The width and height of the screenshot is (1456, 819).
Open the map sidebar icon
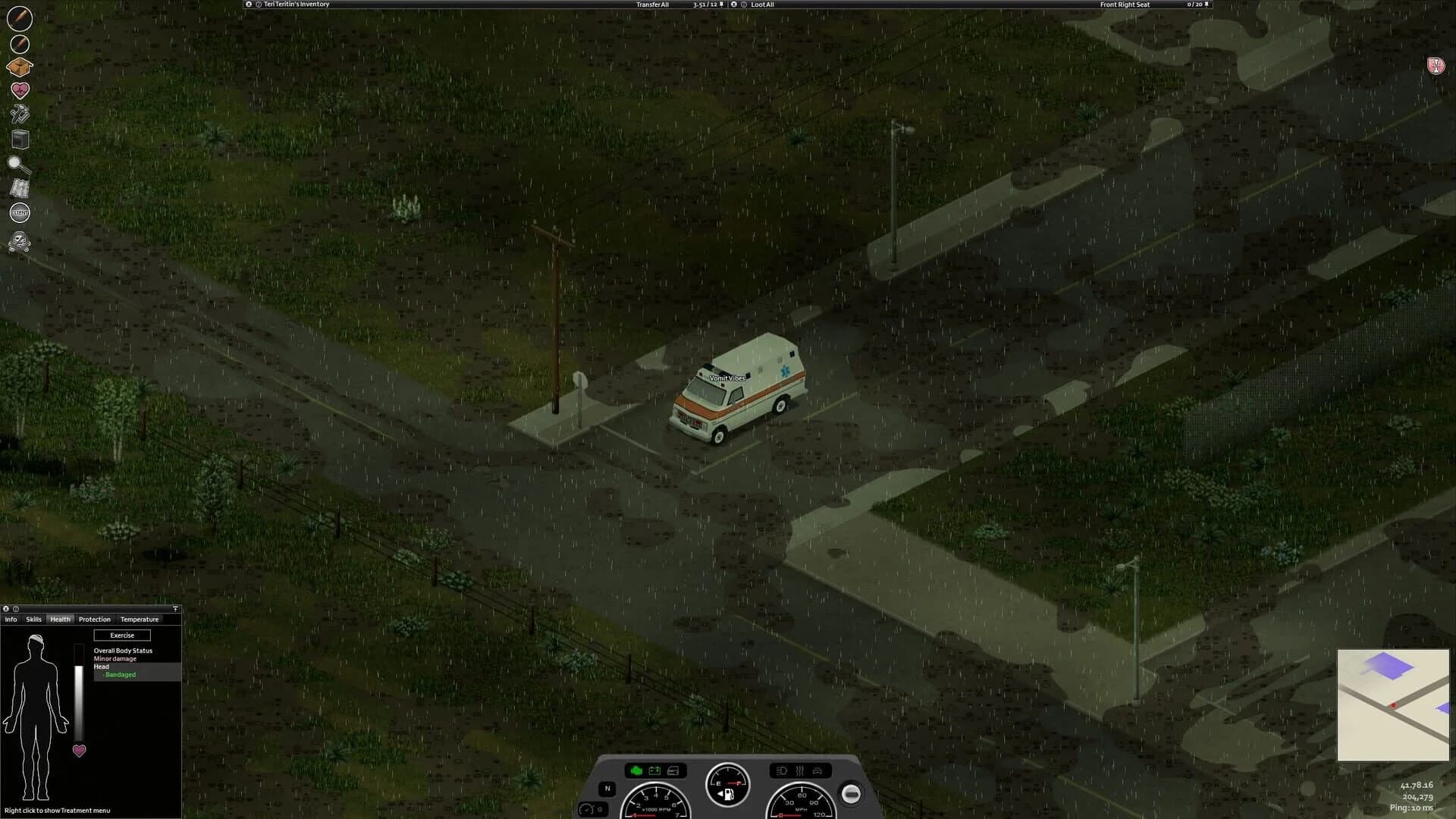(x=19, y=189)
